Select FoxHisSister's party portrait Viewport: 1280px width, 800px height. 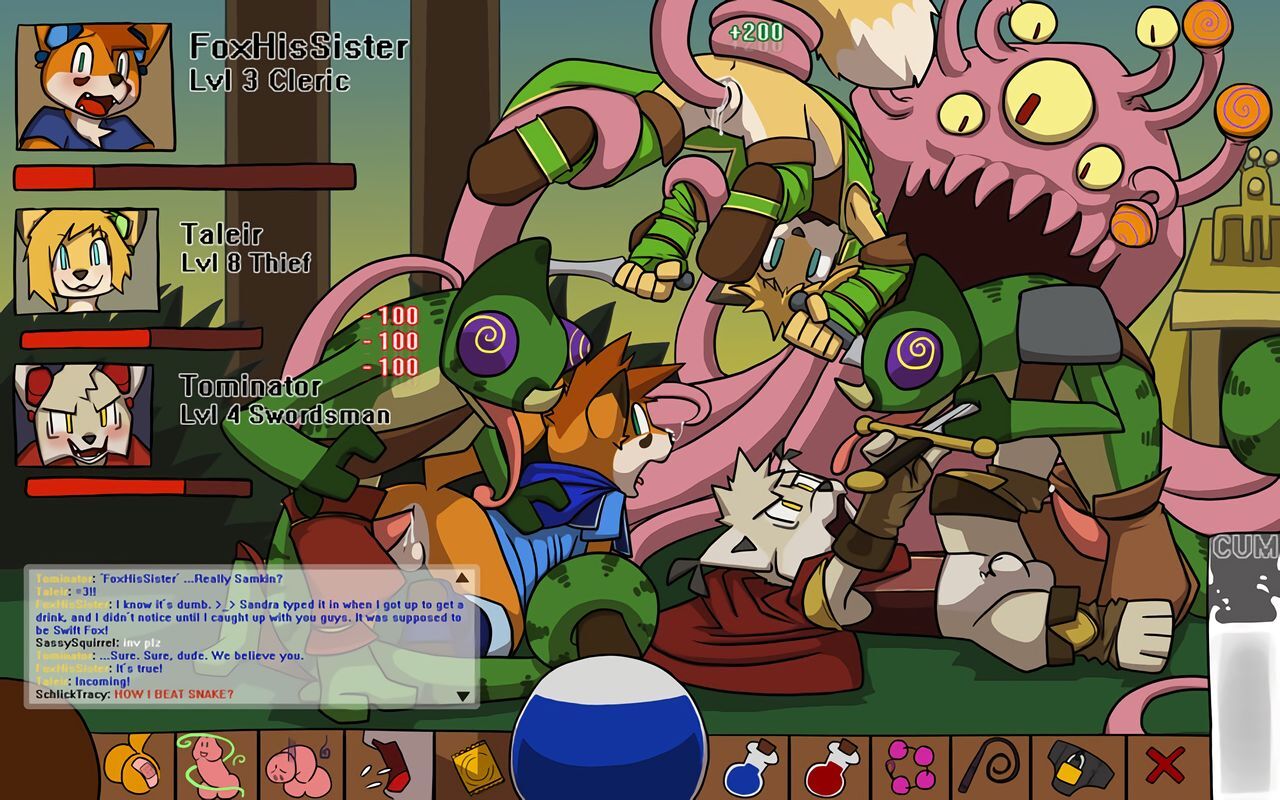click(x=95, y=87)
